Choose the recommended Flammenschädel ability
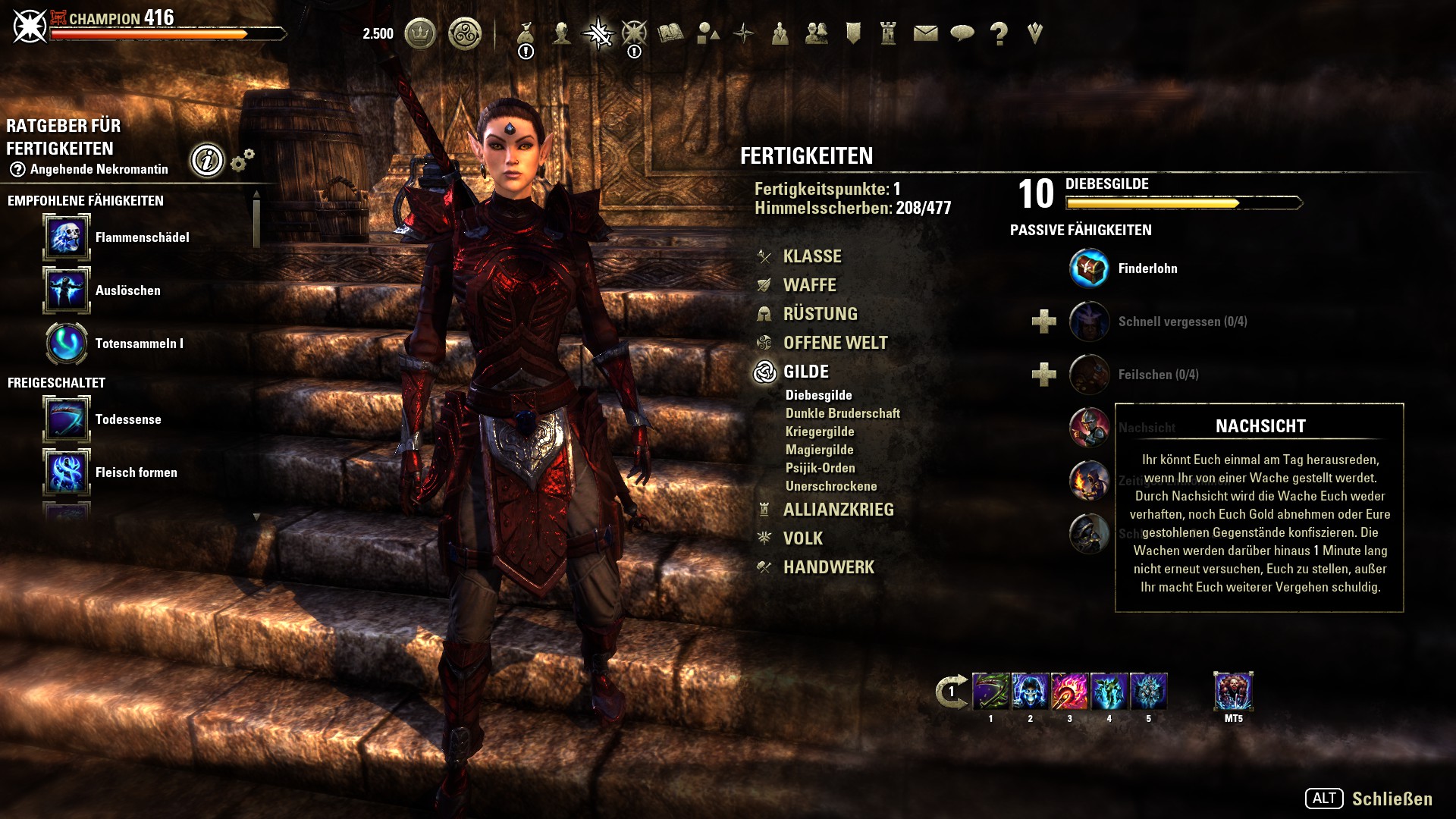 [x=67, y=237]
